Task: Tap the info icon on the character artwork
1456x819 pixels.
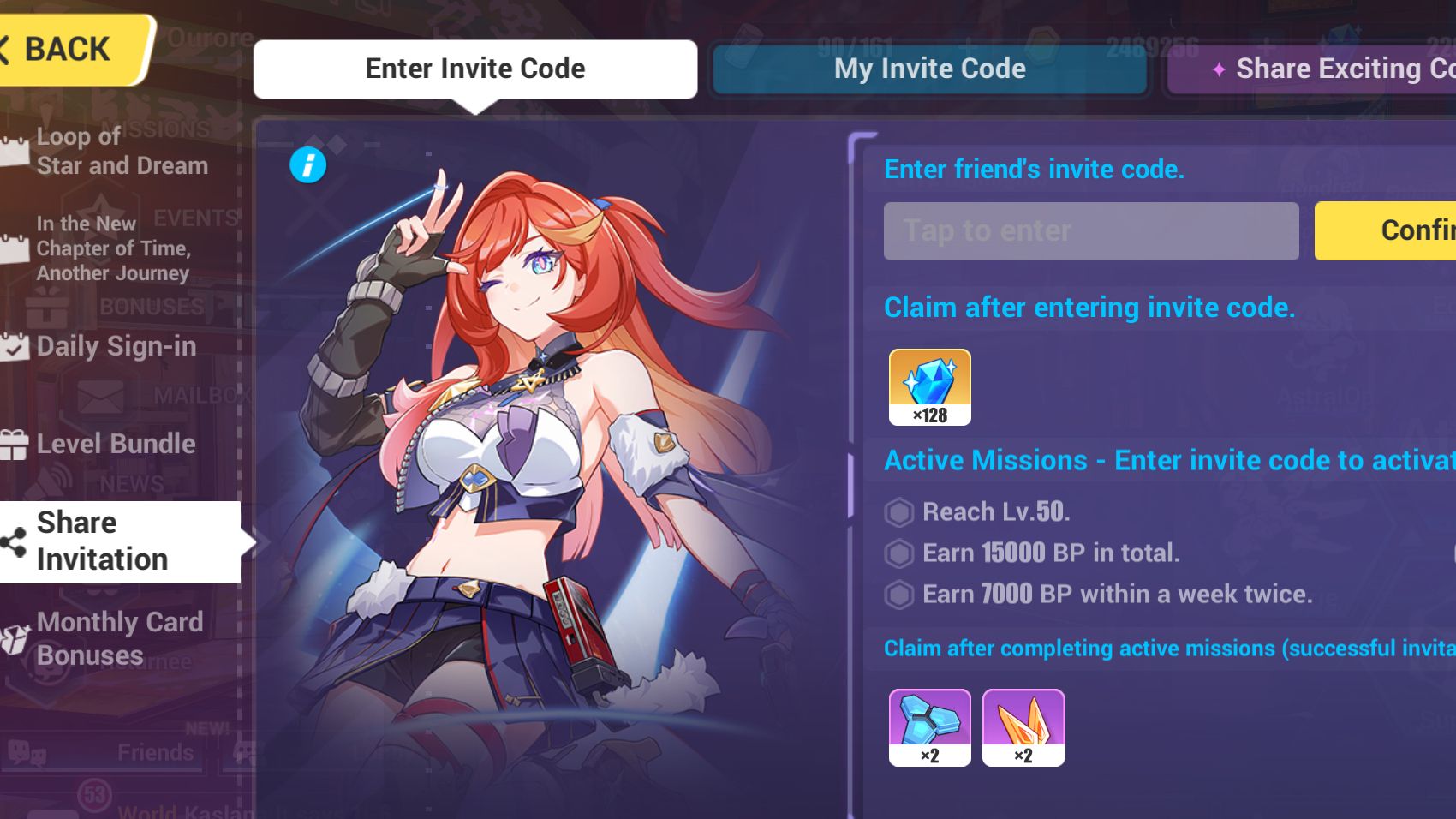Action: click(x=308, y=165)
